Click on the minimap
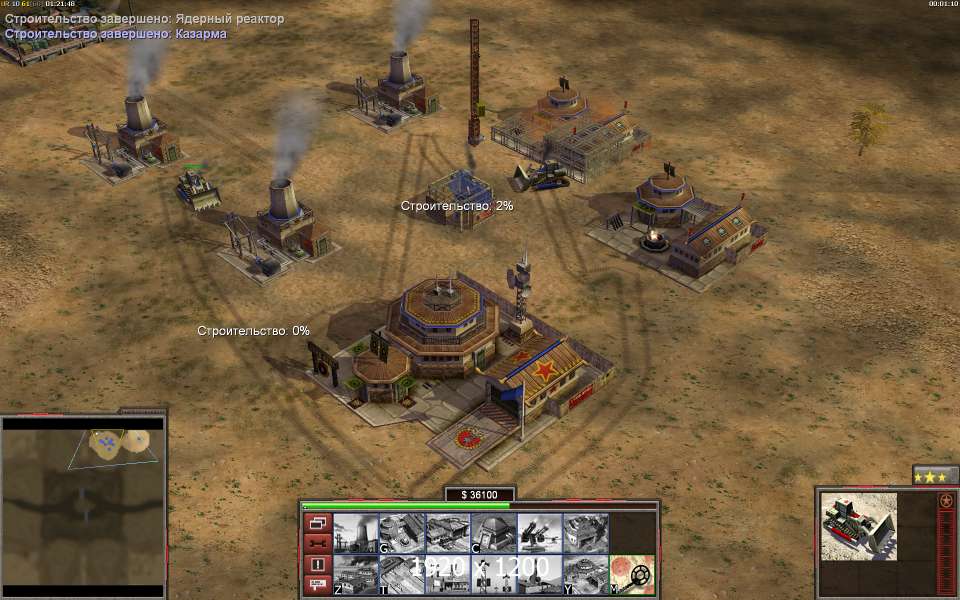This screenshot has width=960, height=600. 82,500
